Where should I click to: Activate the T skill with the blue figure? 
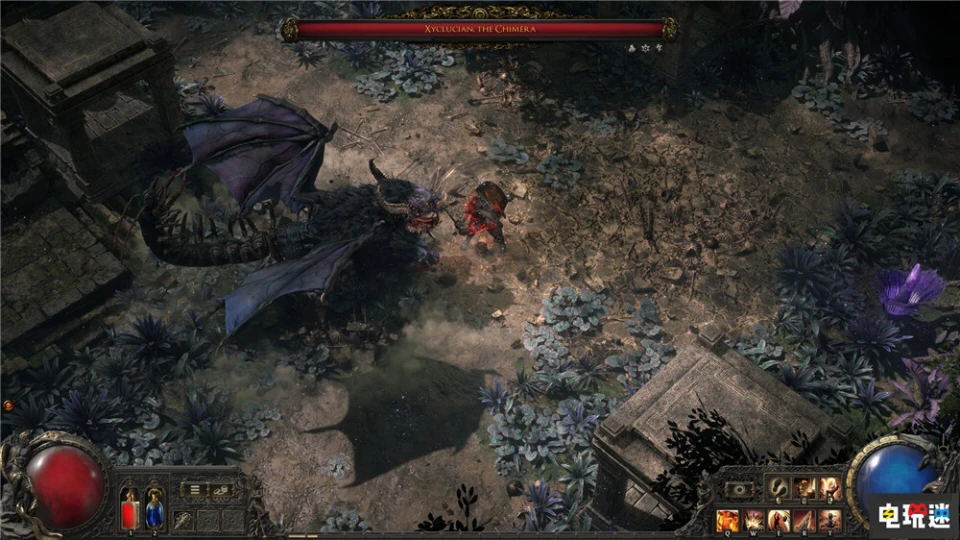point(830,520)
